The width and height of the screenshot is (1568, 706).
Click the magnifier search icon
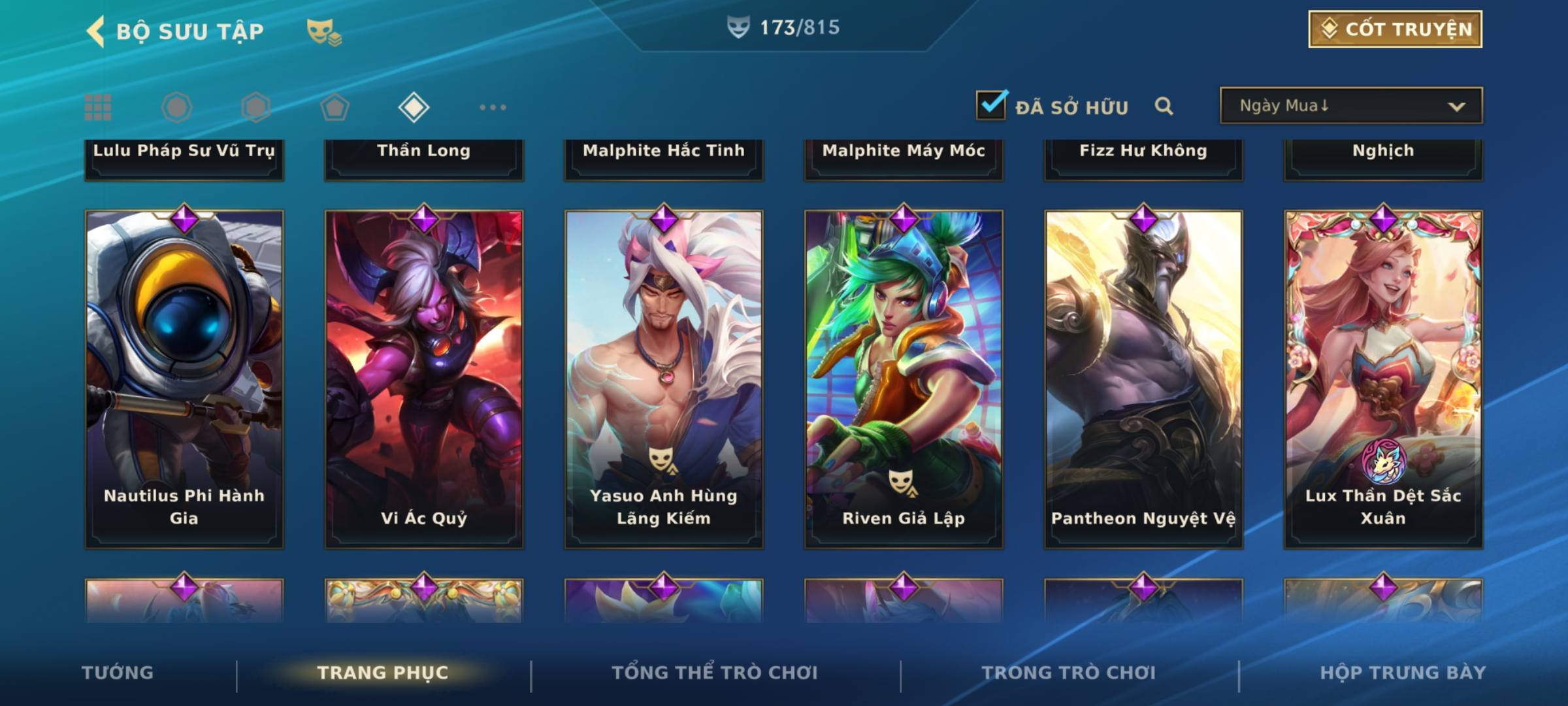[1164, 106]
